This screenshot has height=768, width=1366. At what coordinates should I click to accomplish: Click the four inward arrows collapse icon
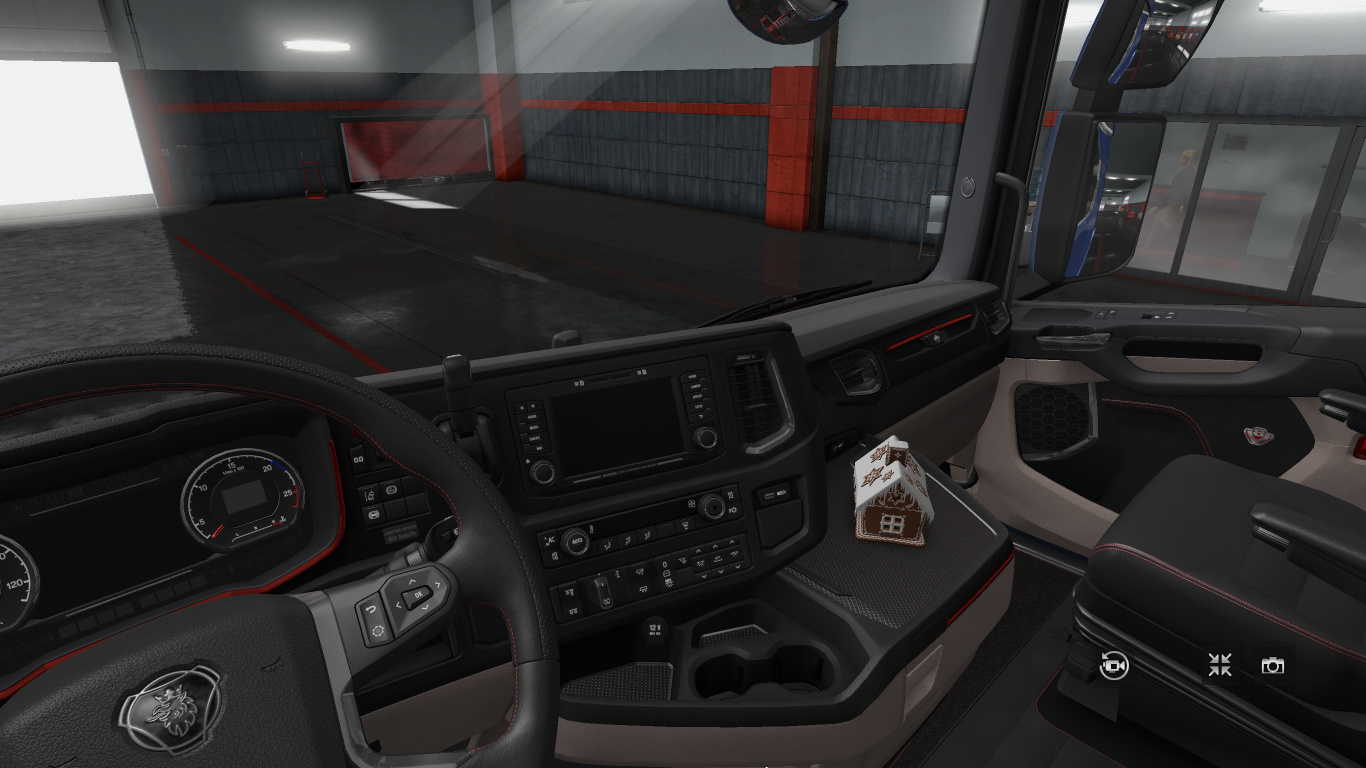[1219, 665]
